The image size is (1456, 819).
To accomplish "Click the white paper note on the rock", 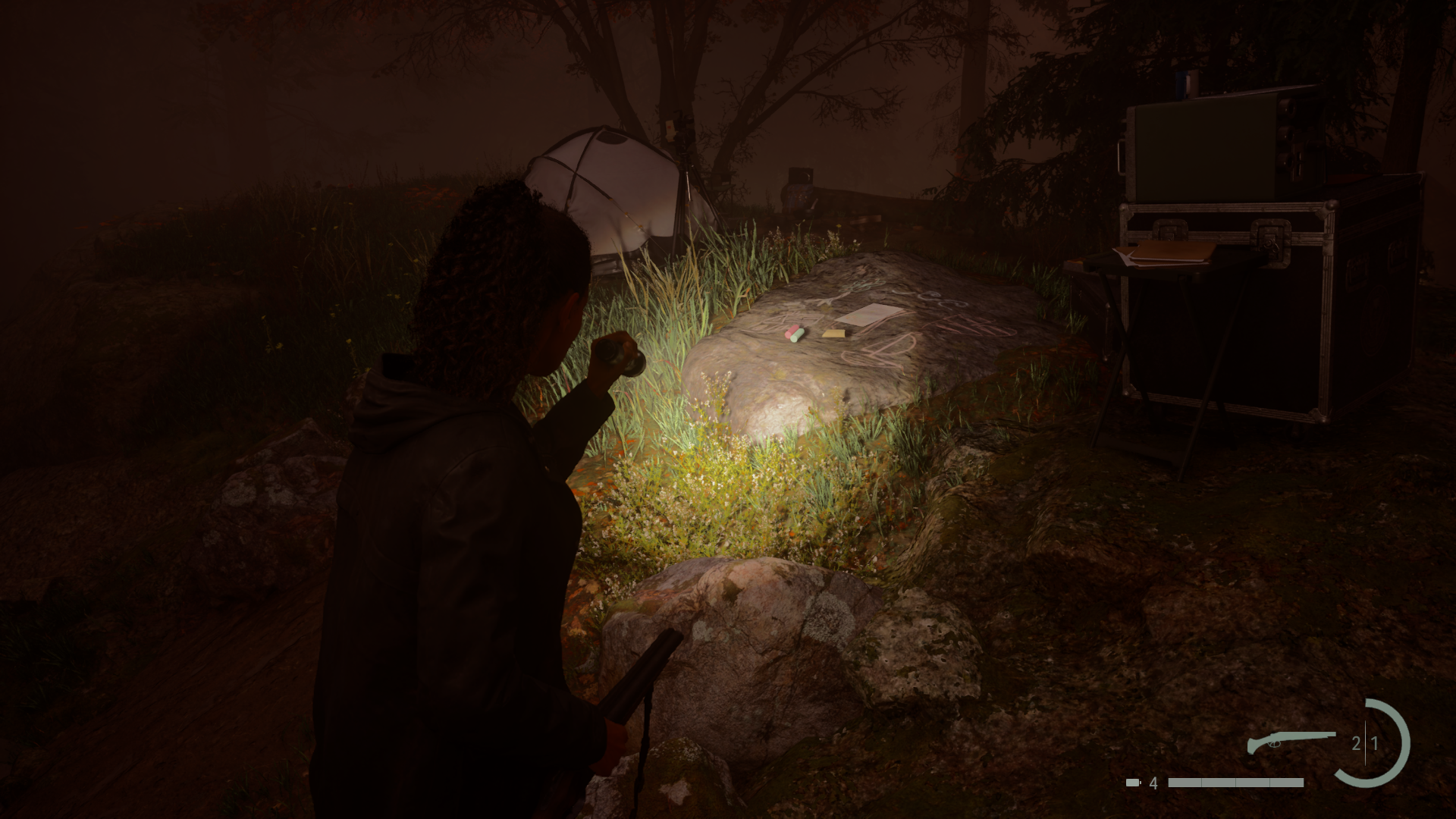I will click(870, 316).
